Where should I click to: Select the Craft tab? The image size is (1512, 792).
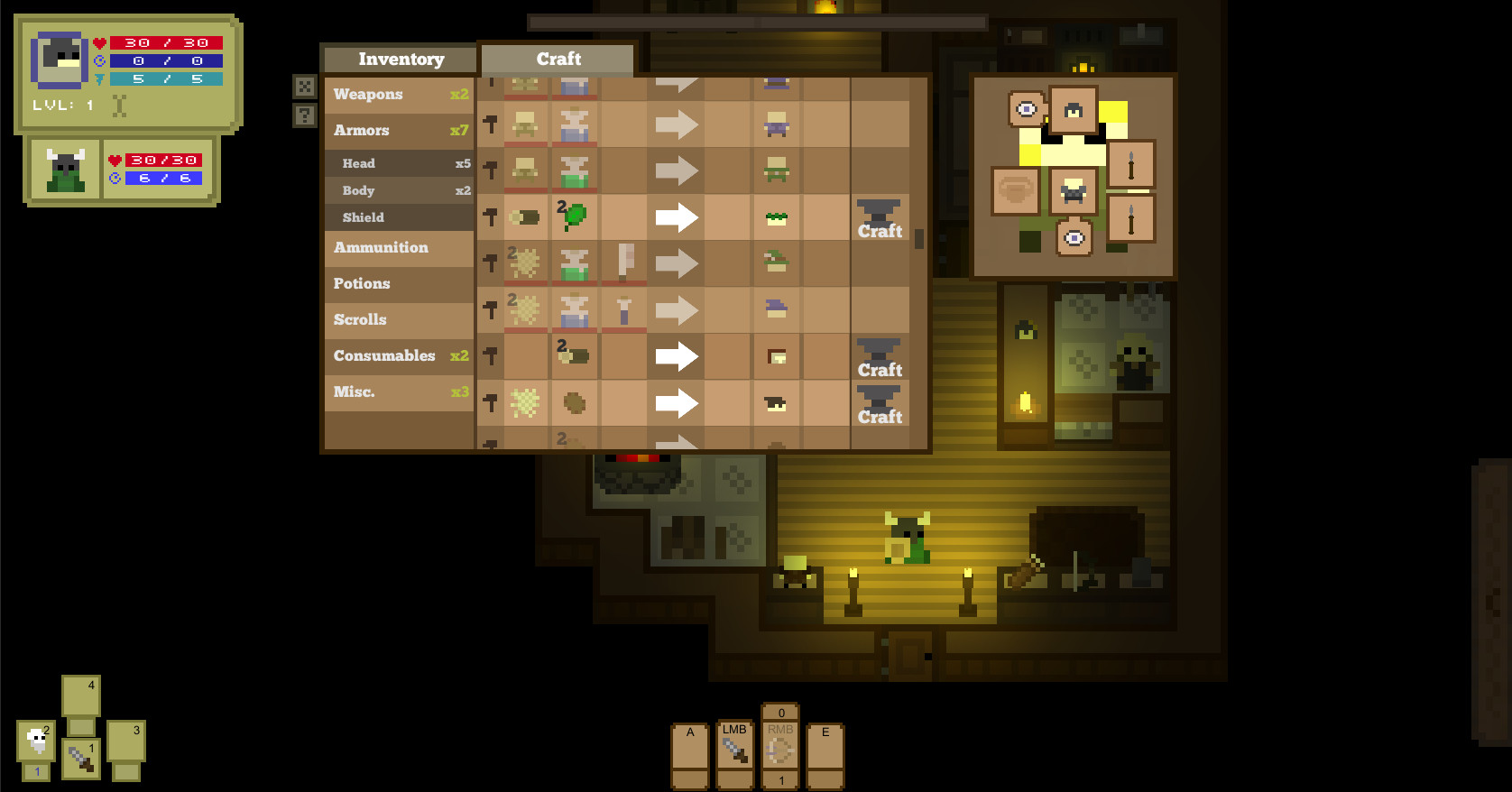click(558, 59)
